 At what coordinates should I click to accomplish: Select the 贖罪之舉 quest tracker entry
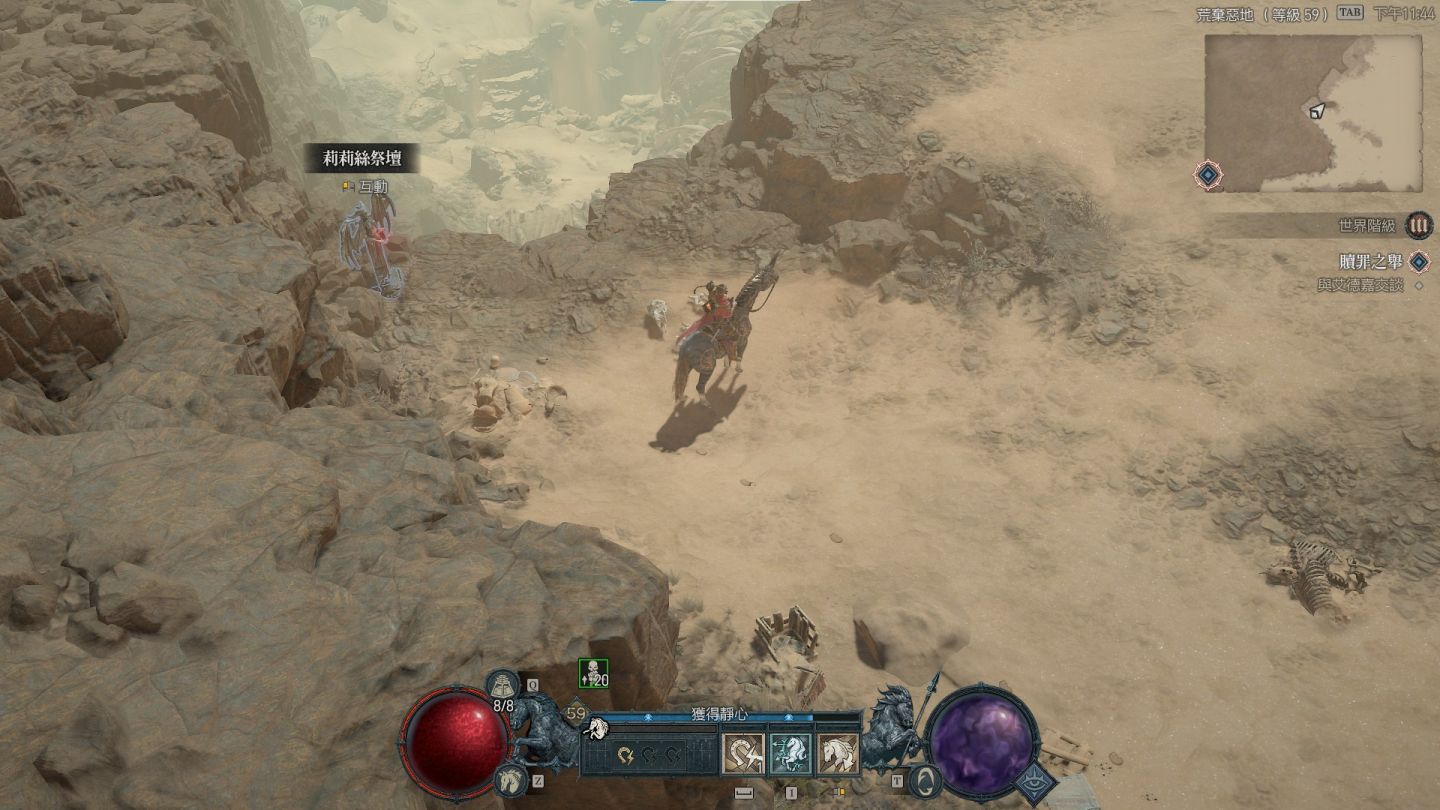tap(1370, 262)
